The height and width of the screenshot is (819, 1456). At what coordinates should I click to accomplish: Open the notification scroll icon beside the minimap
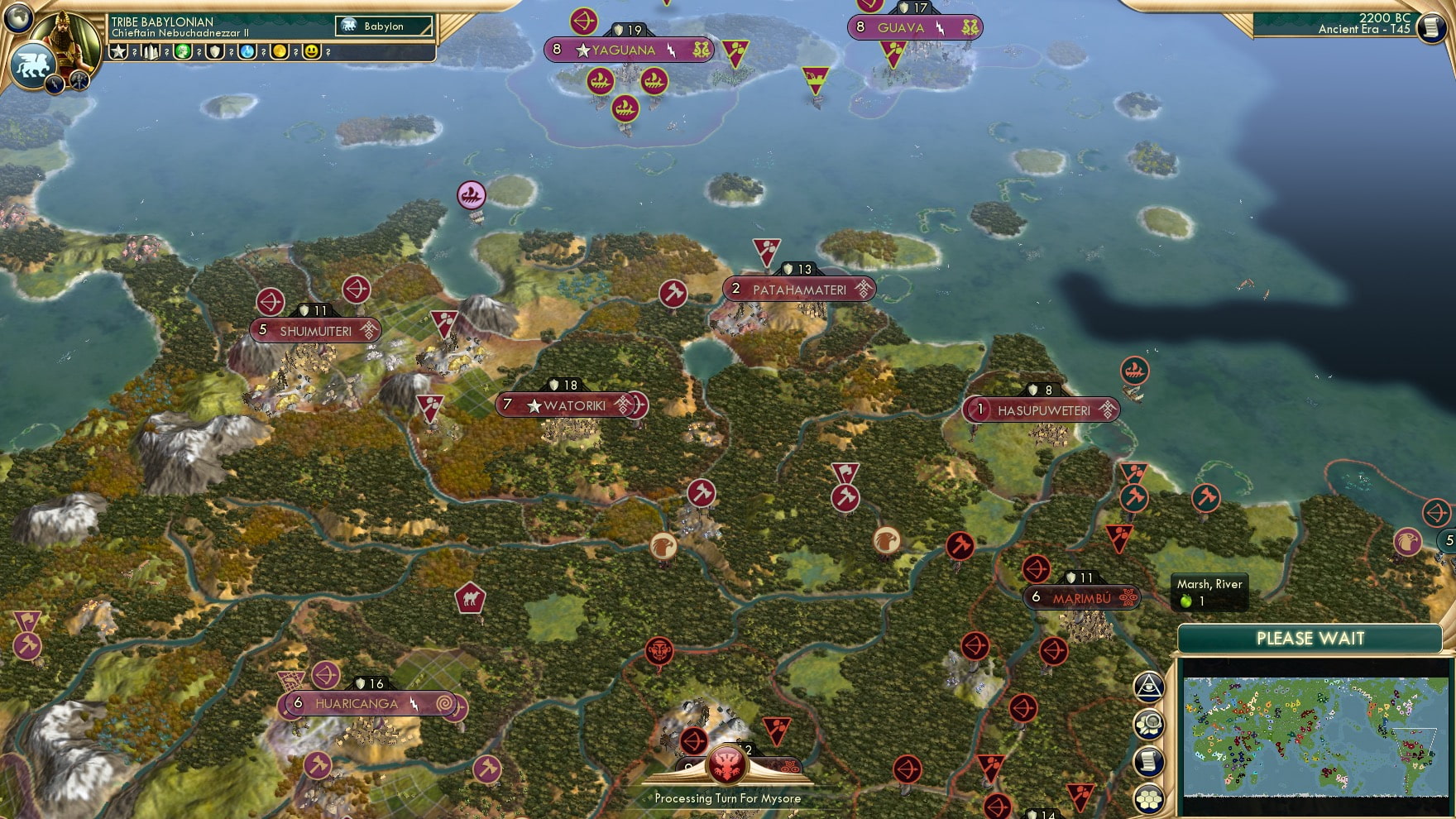[x=1149, y=760]
